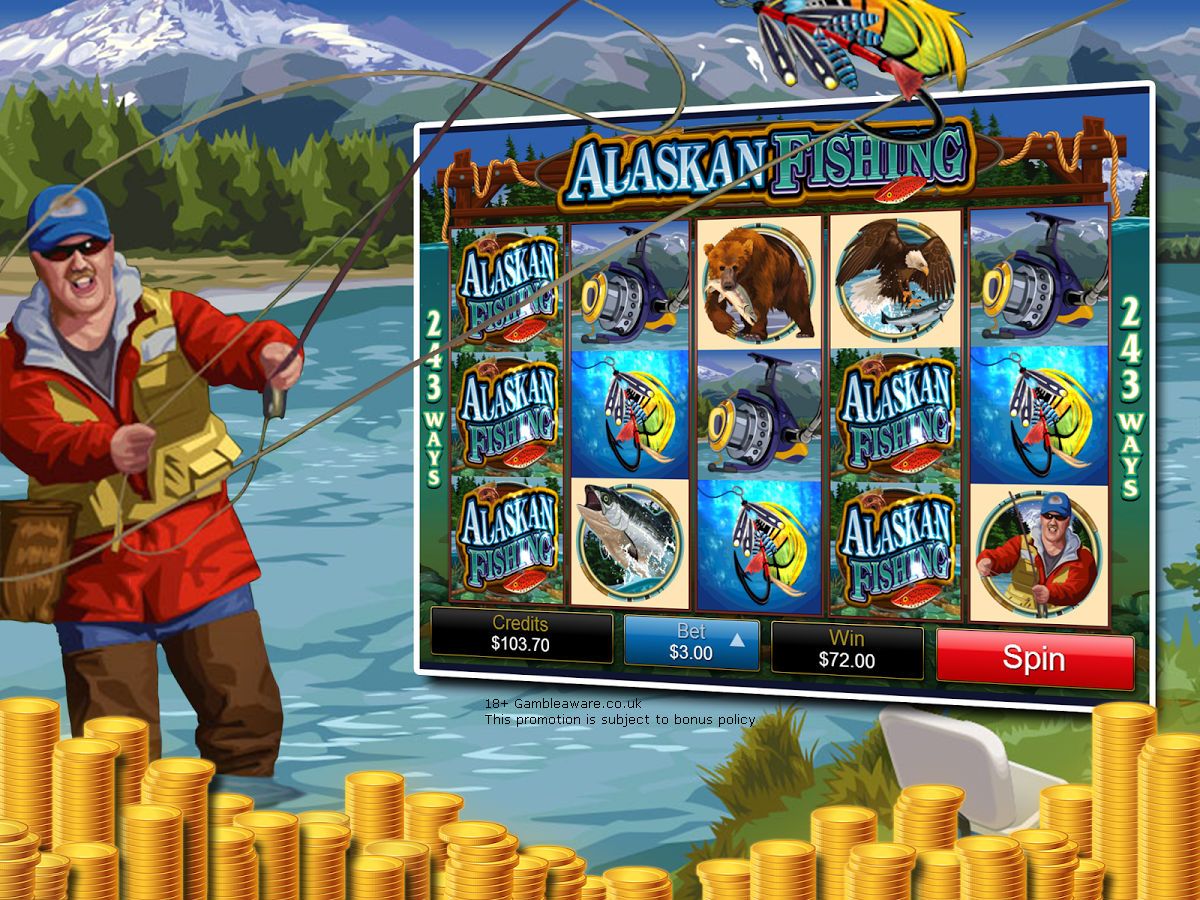Open the Bet amount selector

pos(691,643)
